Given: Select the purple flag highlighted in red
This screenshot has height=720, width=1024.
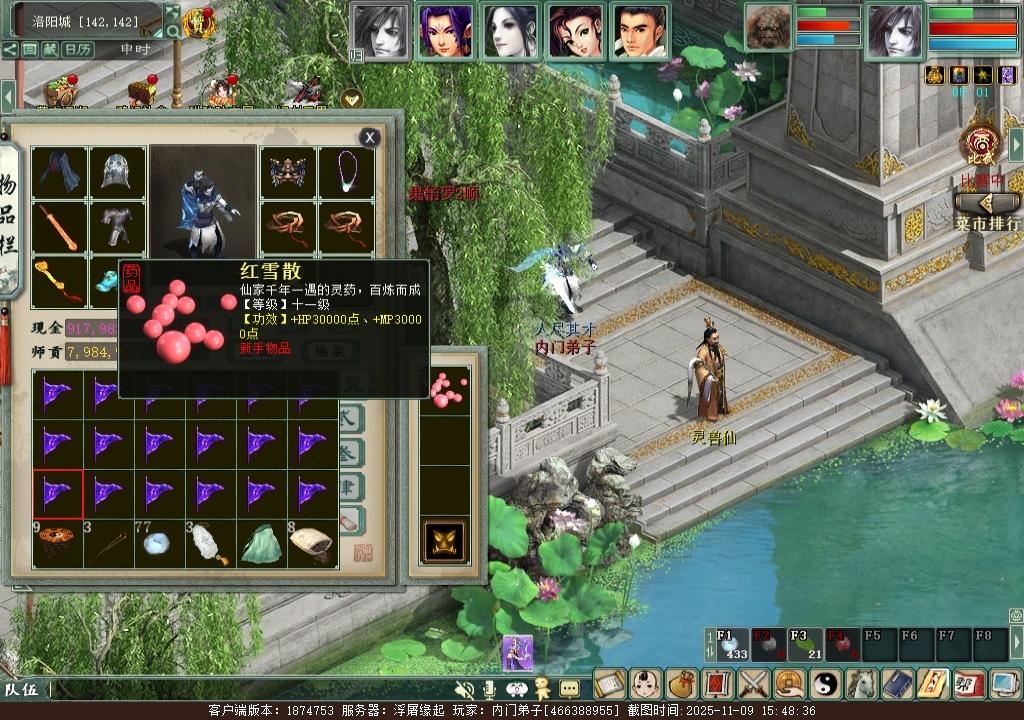Looking at the screenshot, I should (x=58, y=494).
